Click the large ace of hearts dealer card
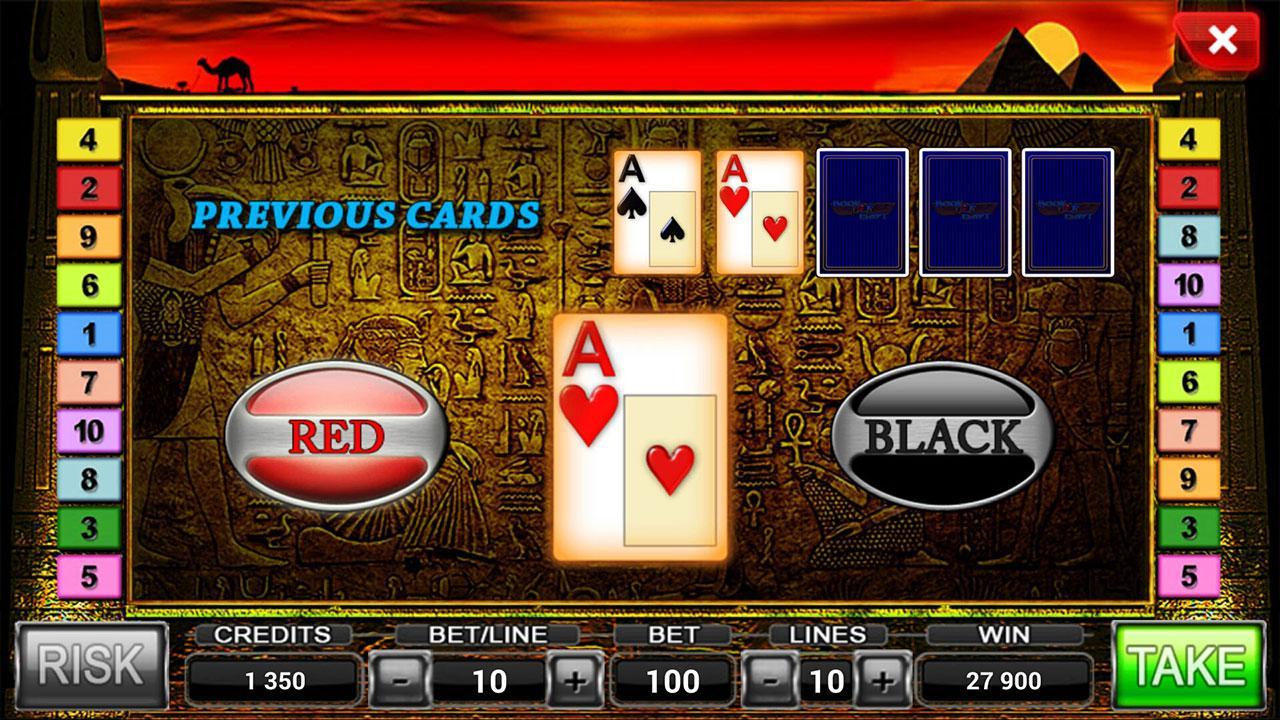The image size is (1280, 720). pos(645,440)
